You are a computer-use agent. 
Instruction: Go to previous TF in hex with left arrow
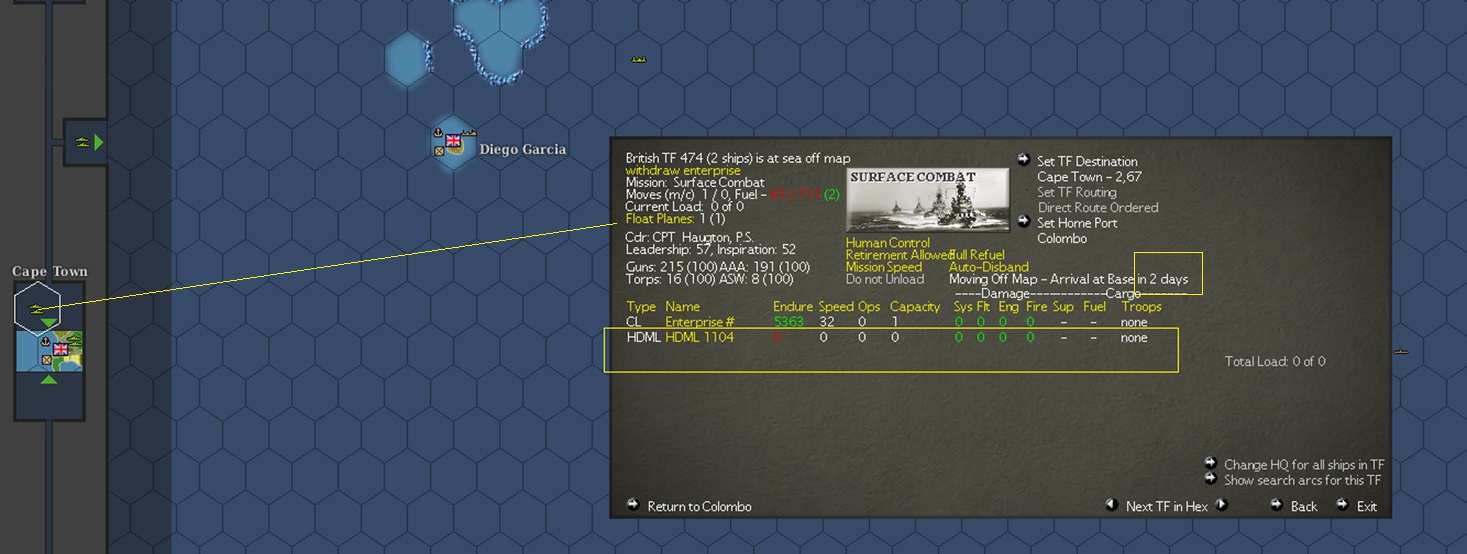(x=1111, y=505)
